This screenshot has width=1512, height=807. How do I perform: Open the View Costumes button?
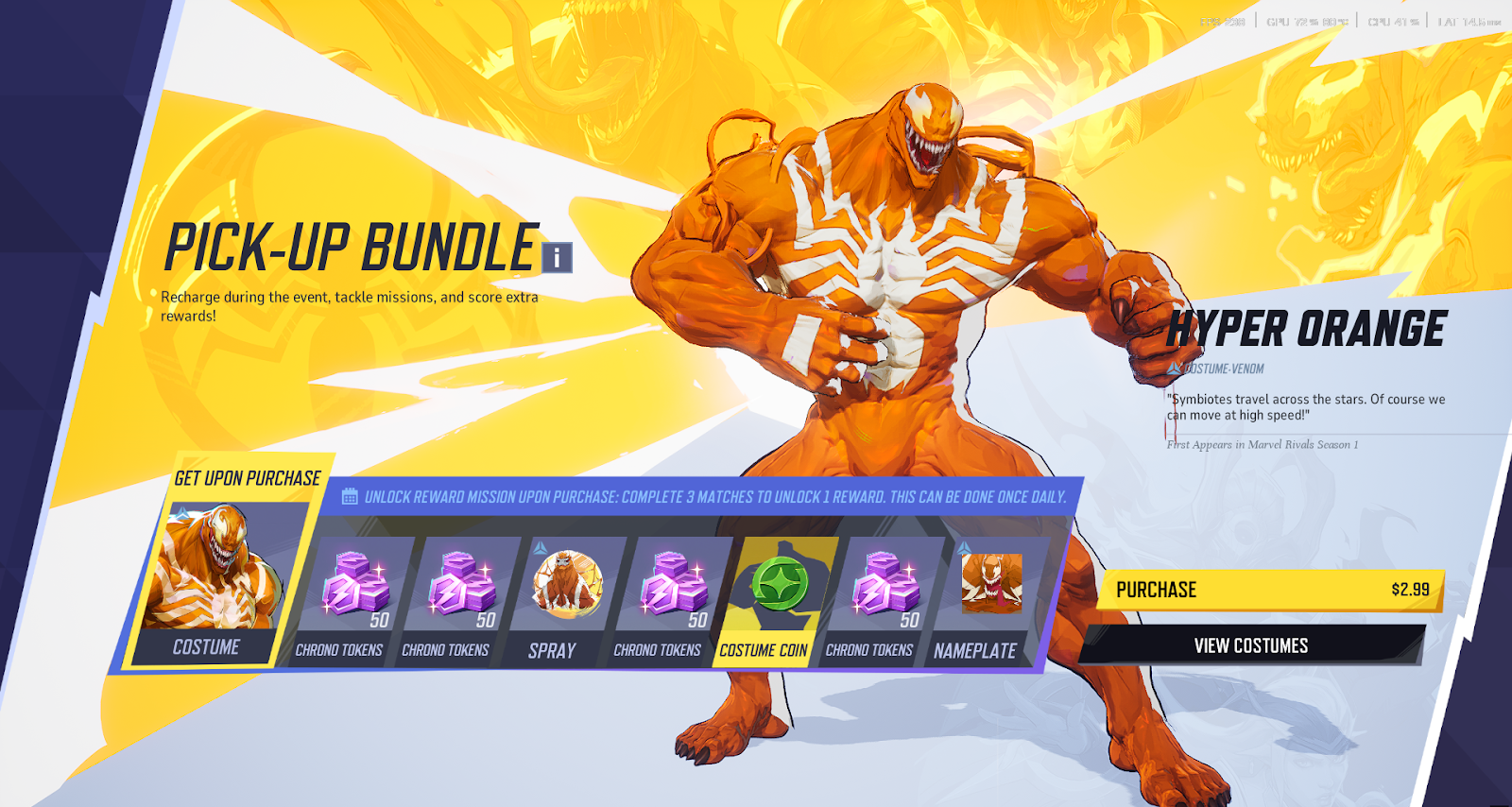[x=1251, y=645]
